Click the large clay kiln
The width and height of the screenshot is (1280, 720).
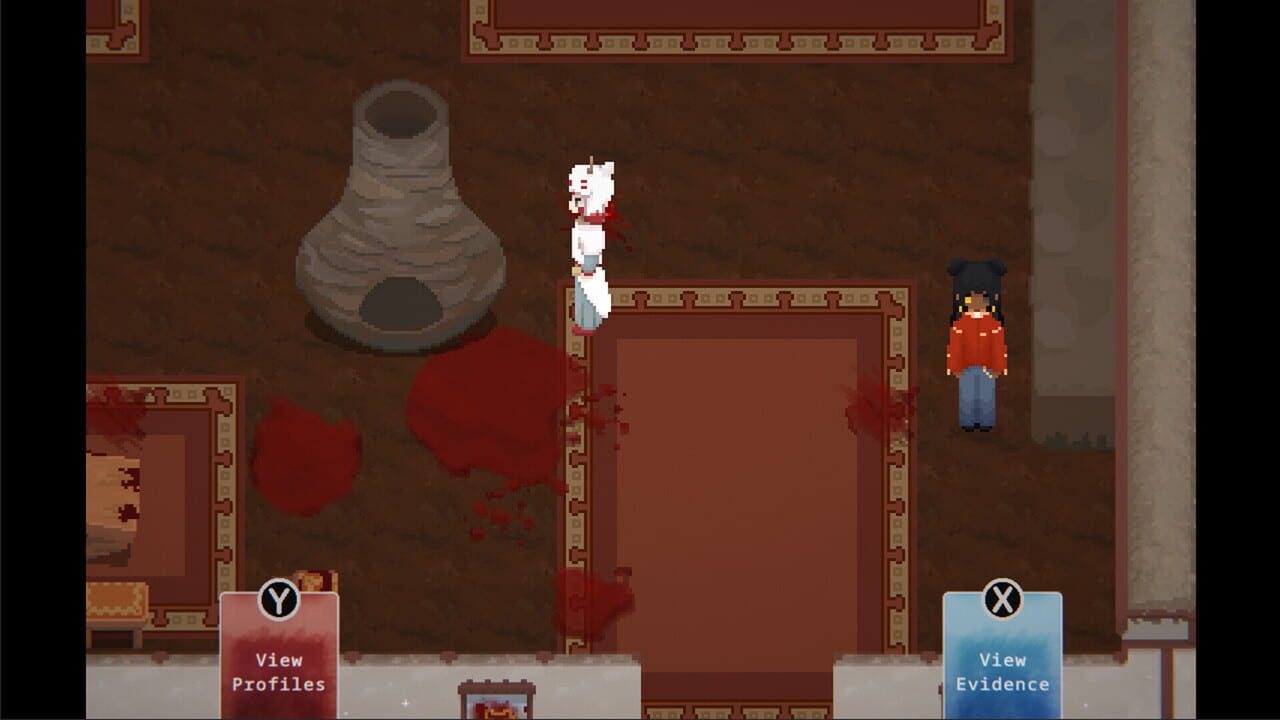[400, 210]
